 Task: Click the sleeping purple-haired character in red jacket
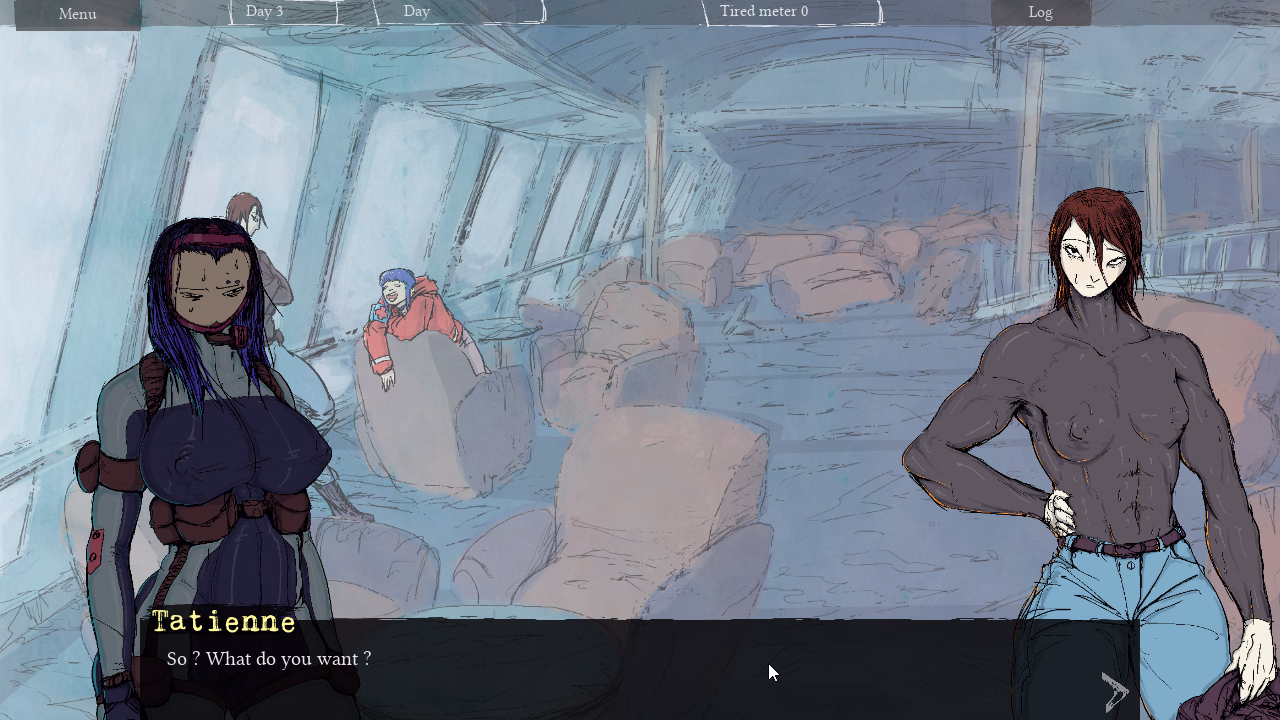tap(400, 320)
